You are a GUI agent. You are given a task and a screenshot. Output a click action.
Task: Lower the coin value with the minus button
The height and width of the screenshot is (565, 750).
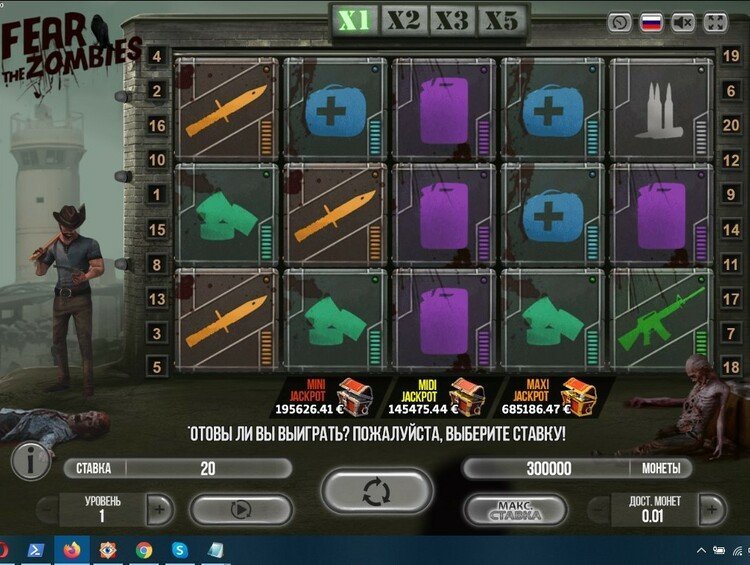[599, 510]
